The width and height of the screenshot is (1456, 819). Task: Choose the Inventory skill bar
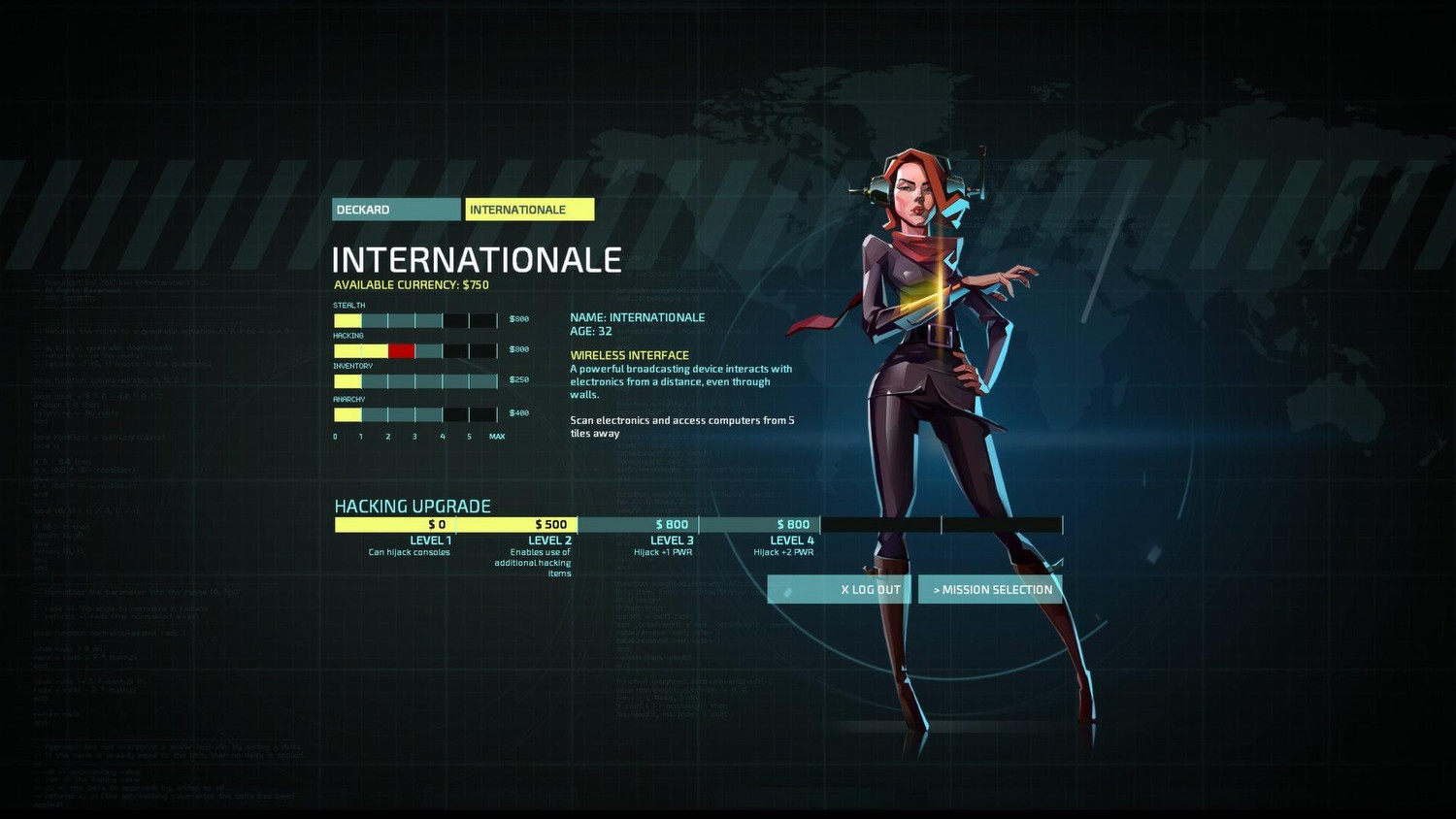tap(415, 381)
